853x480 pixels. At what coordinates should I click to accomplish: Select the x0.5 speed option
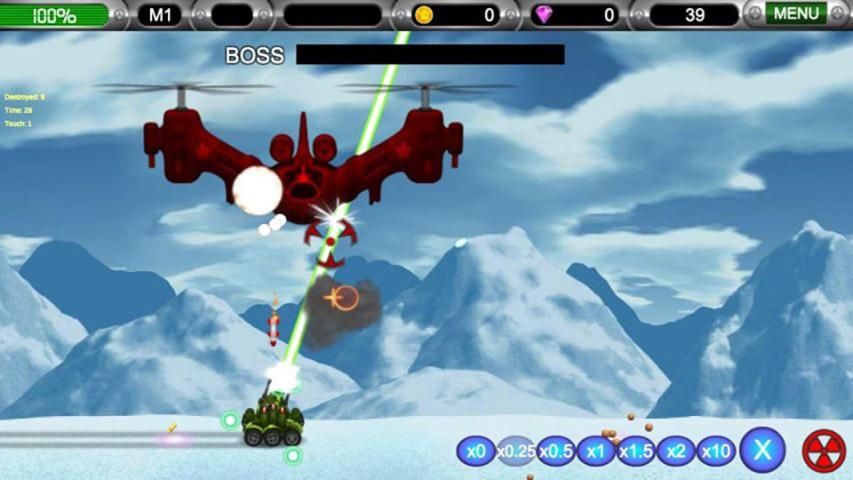pos(556,451)
